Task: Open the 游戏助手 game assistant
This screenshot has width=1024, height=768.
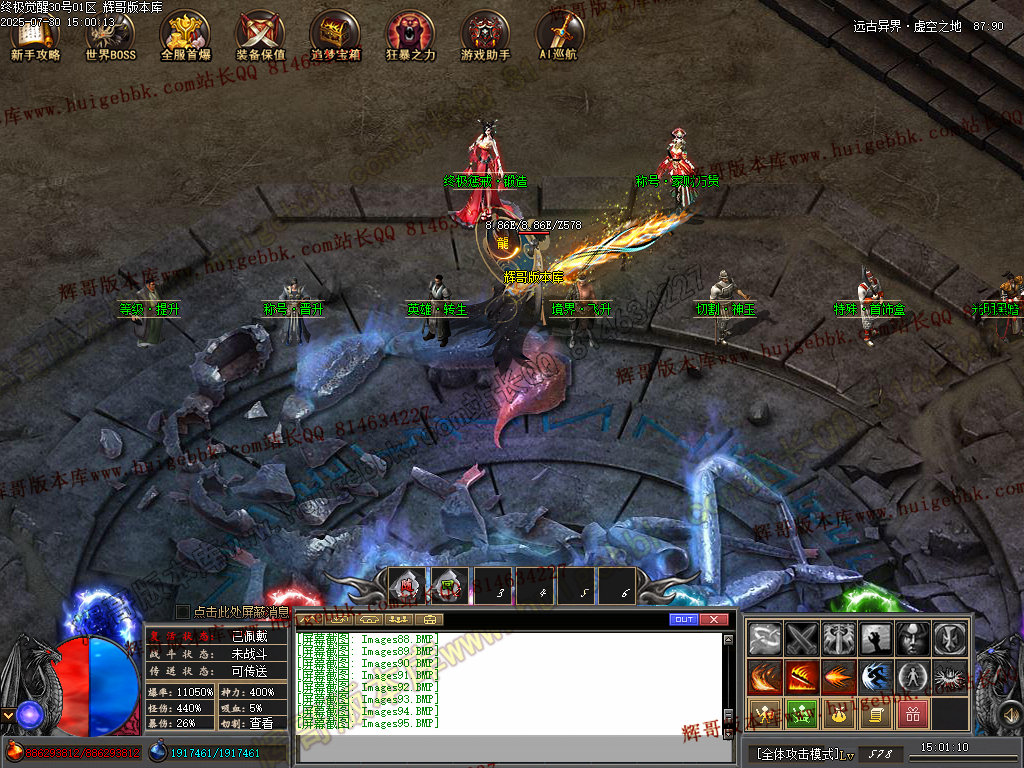Action: (485, 36)
